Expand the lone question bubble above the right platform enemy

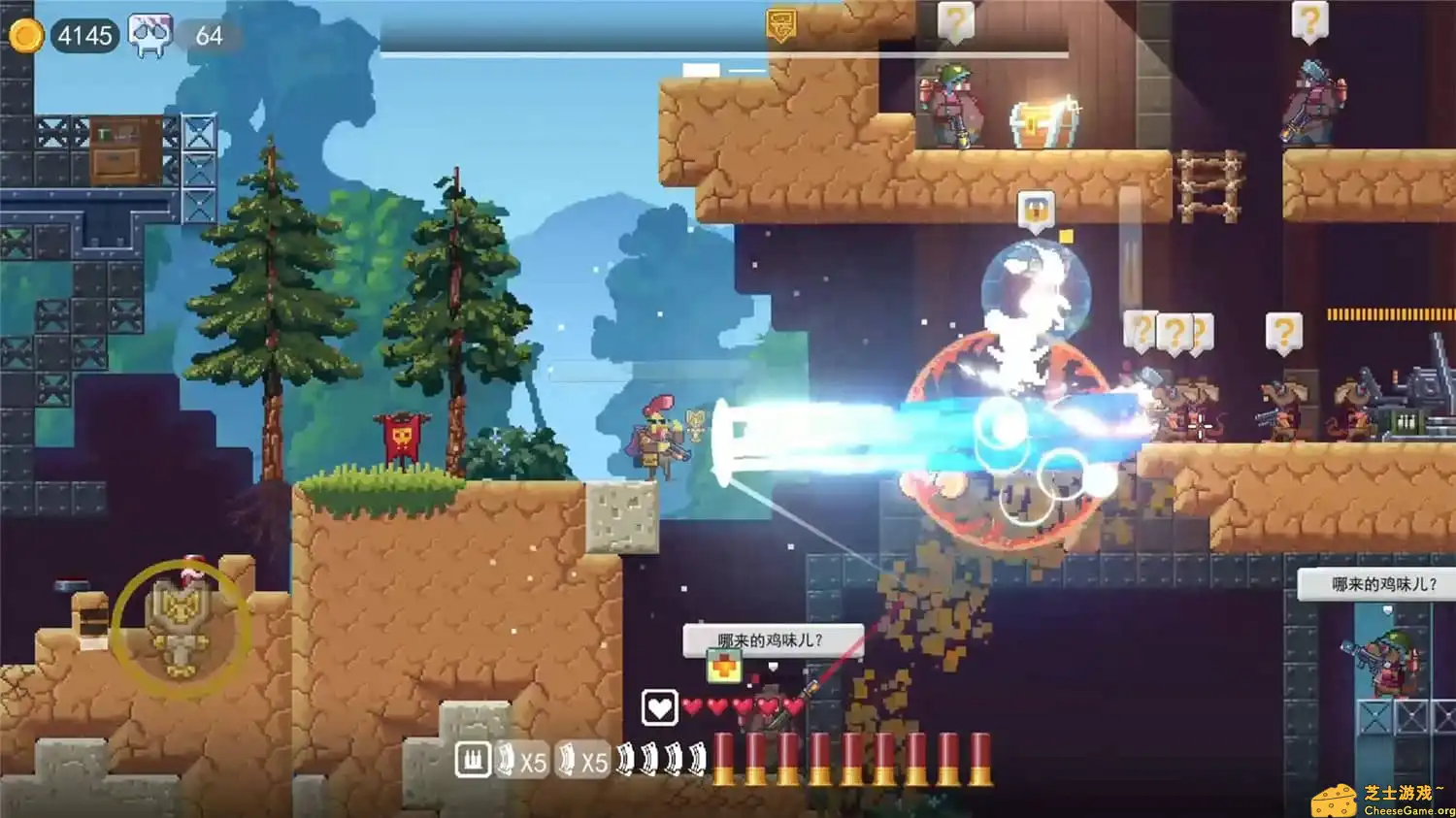coord(1286,330)
